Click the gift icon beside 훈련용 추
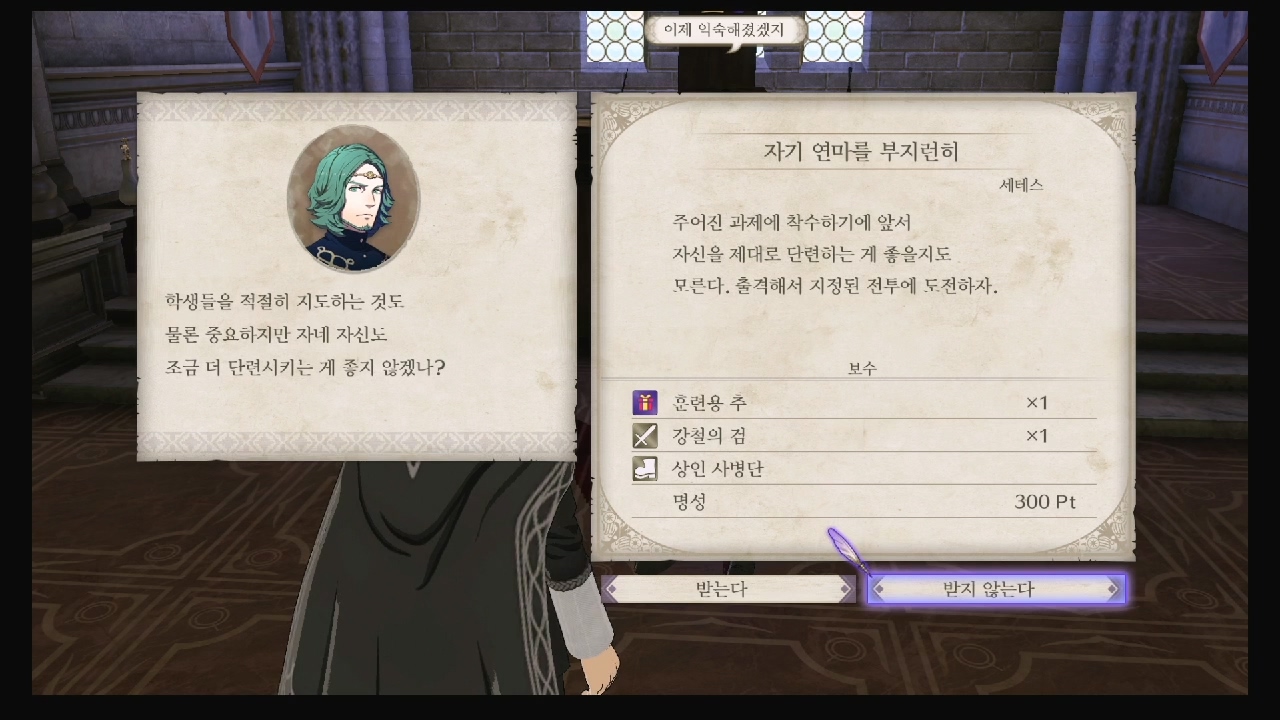The height and width of the screenshot is (720, 1280). click(x=645, y=402)
